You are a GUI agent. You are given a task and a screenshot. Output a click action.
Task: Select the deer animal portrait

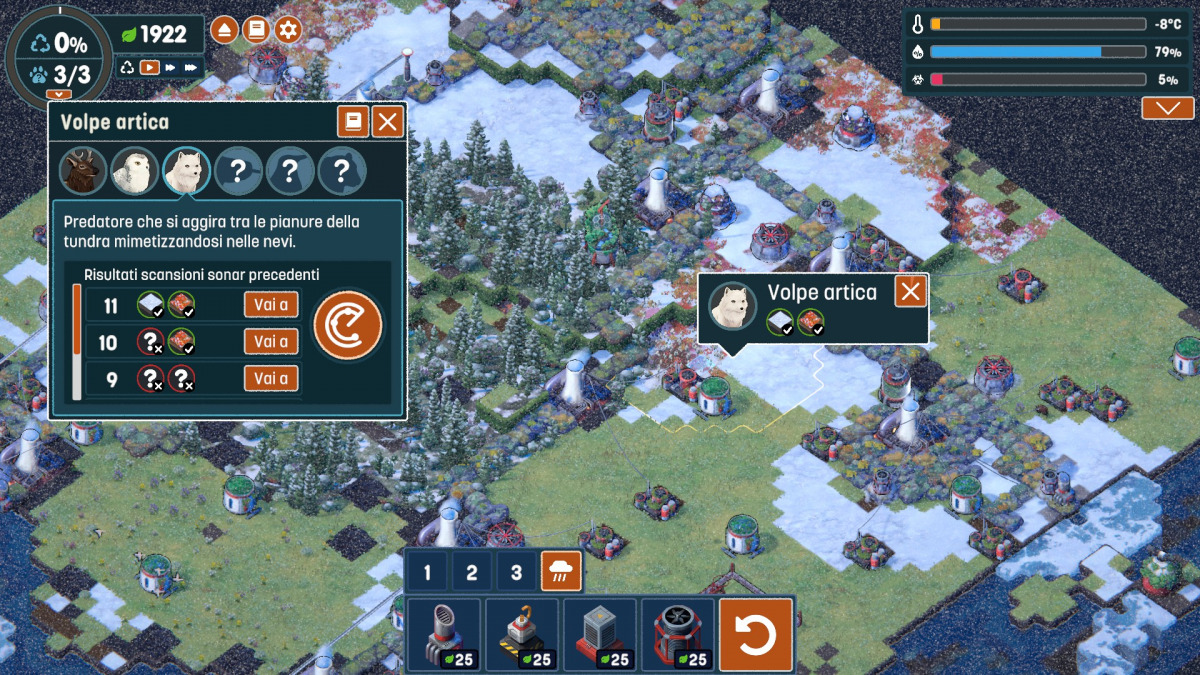[82, 172]
